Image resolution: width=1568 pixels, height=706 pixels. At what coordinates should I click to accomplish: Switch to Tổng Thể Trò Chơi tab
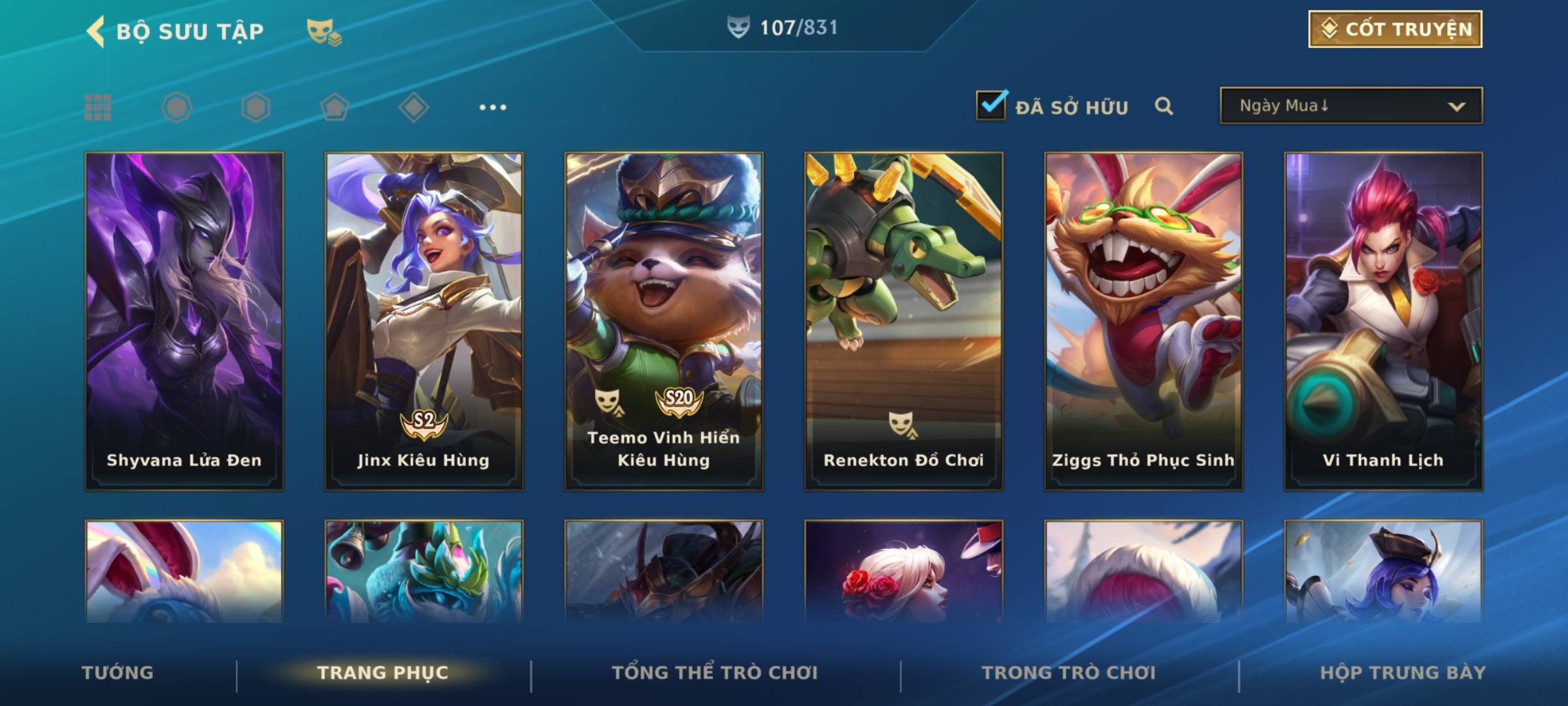[715, 673]
